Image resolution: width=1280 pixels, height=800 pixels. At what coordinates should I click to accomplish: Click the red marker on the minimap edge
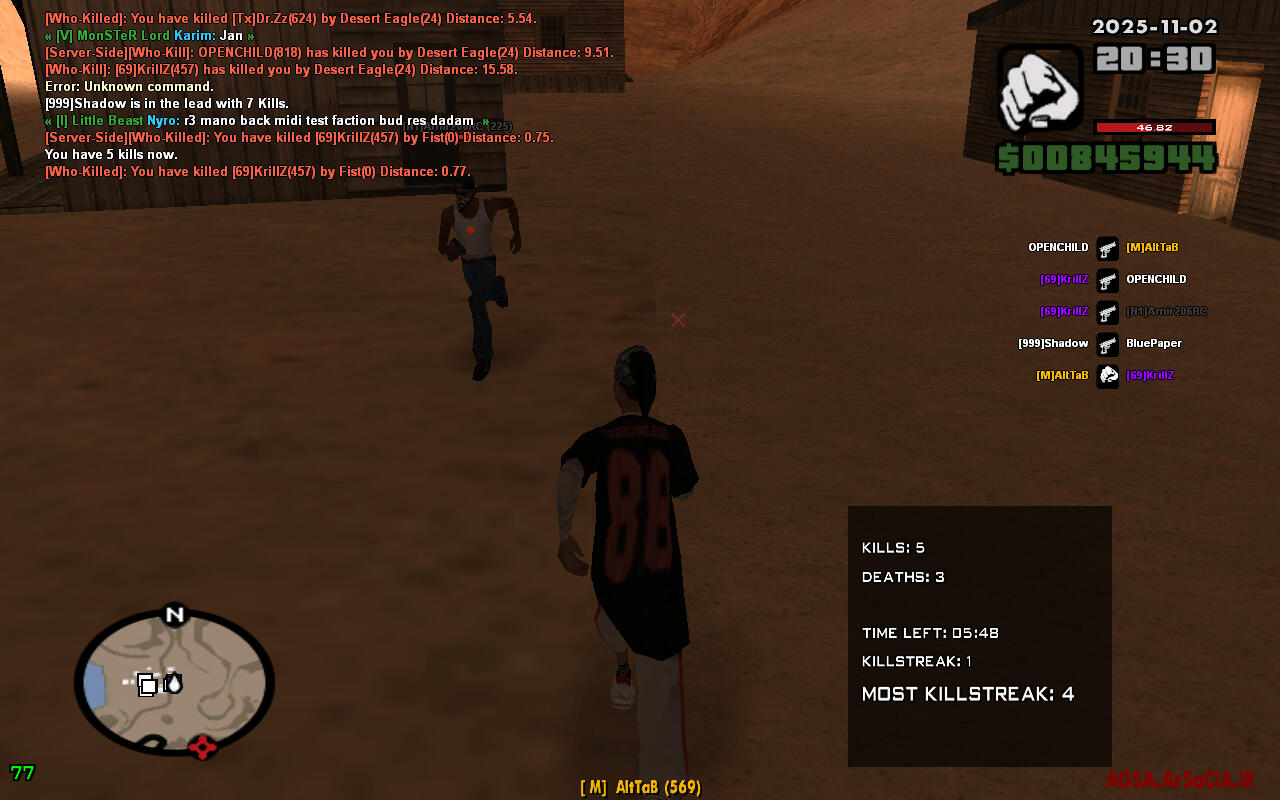203,746
